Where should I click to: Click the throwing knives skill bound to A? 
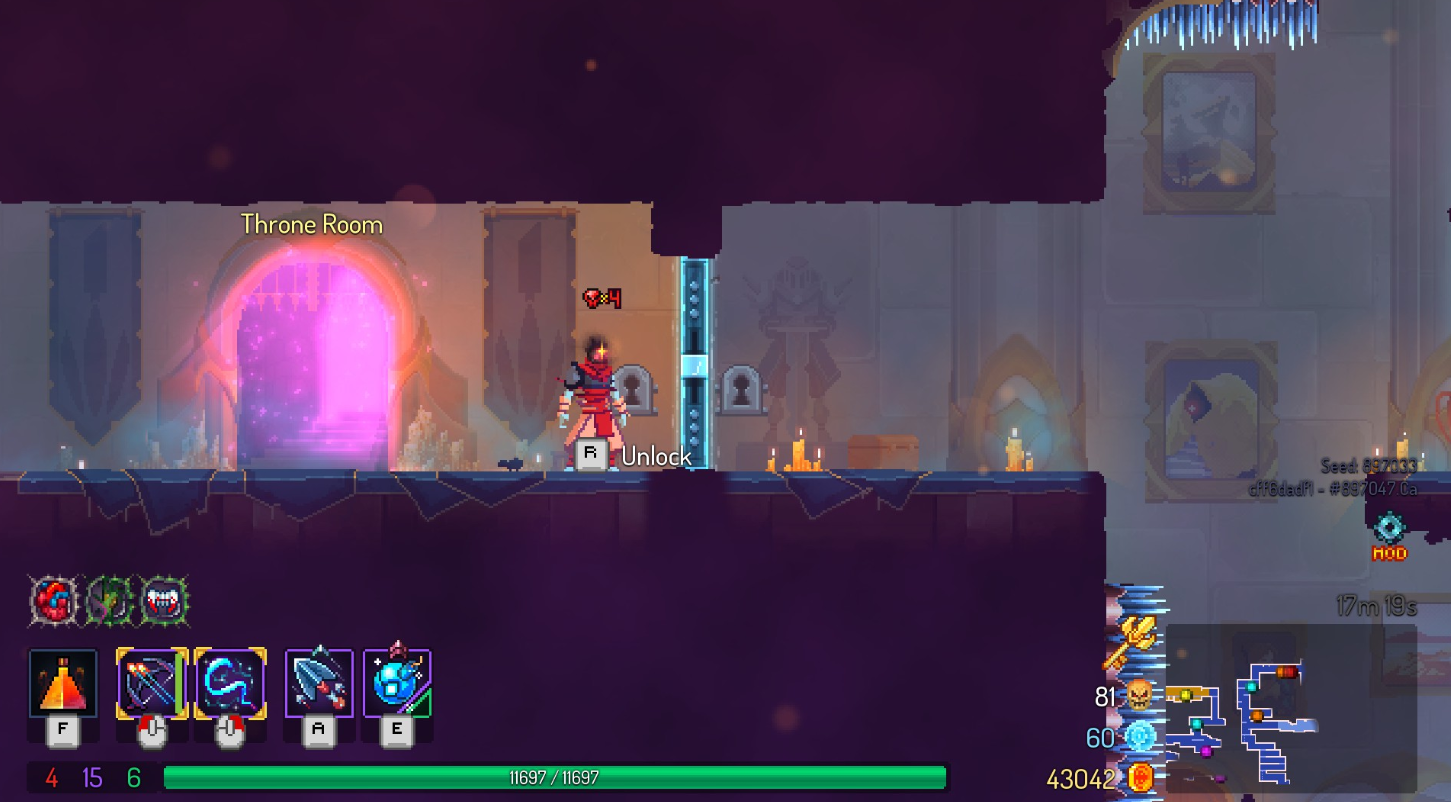(318, 685)
